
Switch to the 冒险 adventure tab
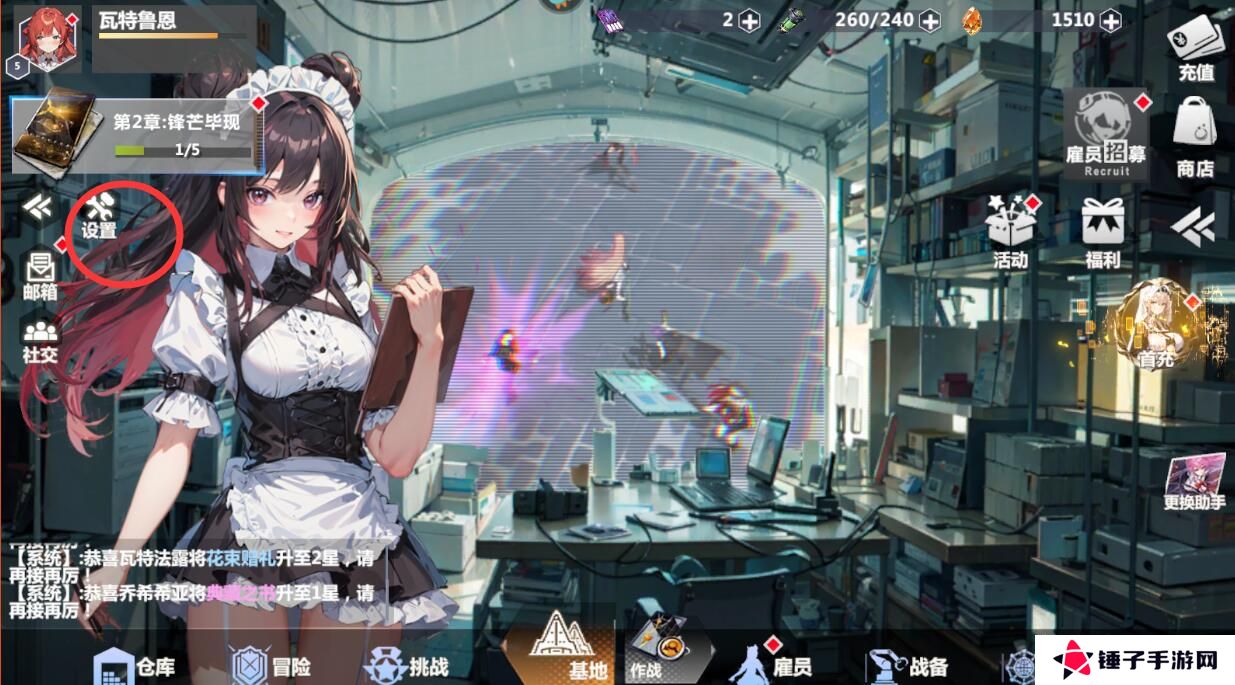coord(270,665)
